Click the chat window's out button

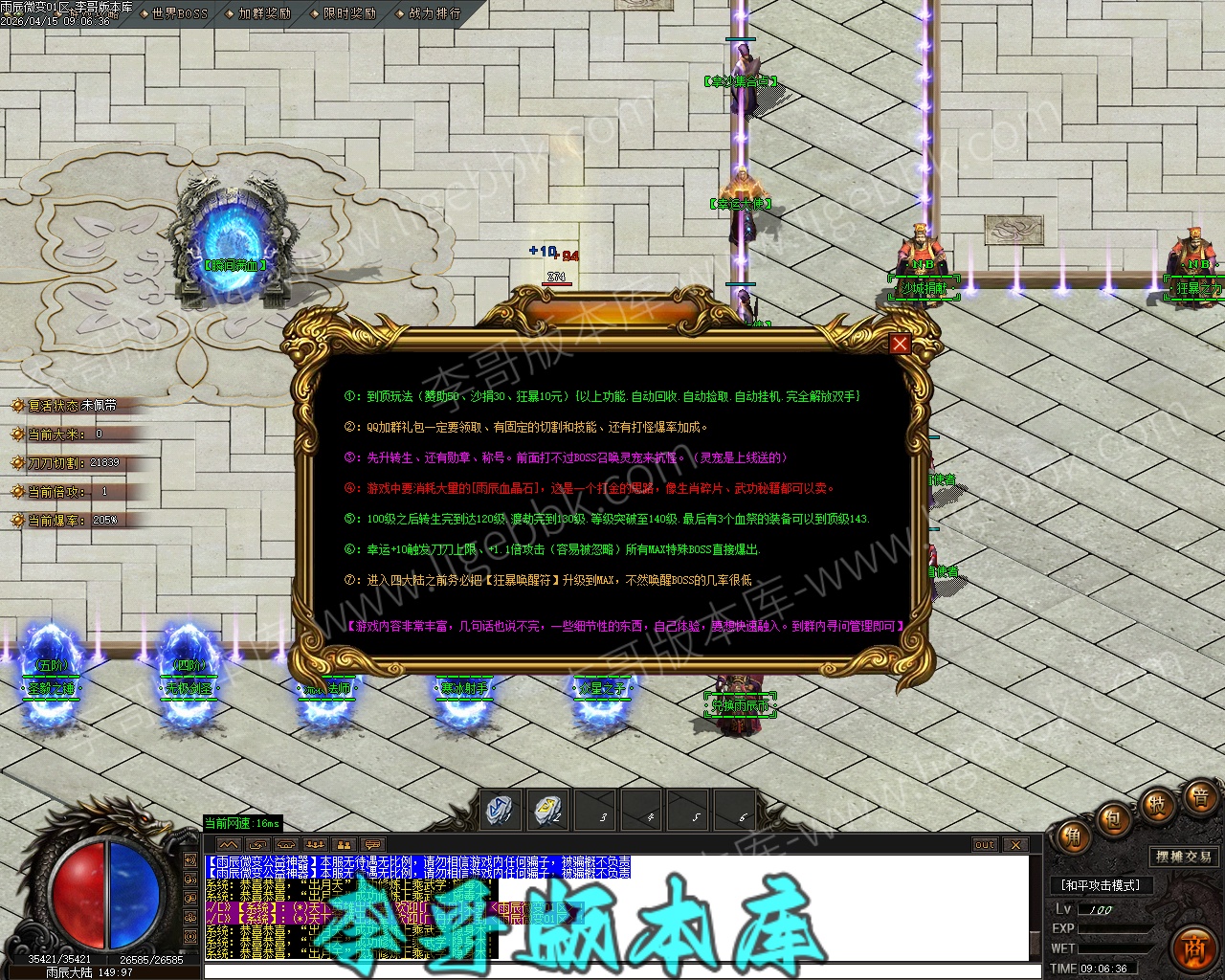pos(985,845)
